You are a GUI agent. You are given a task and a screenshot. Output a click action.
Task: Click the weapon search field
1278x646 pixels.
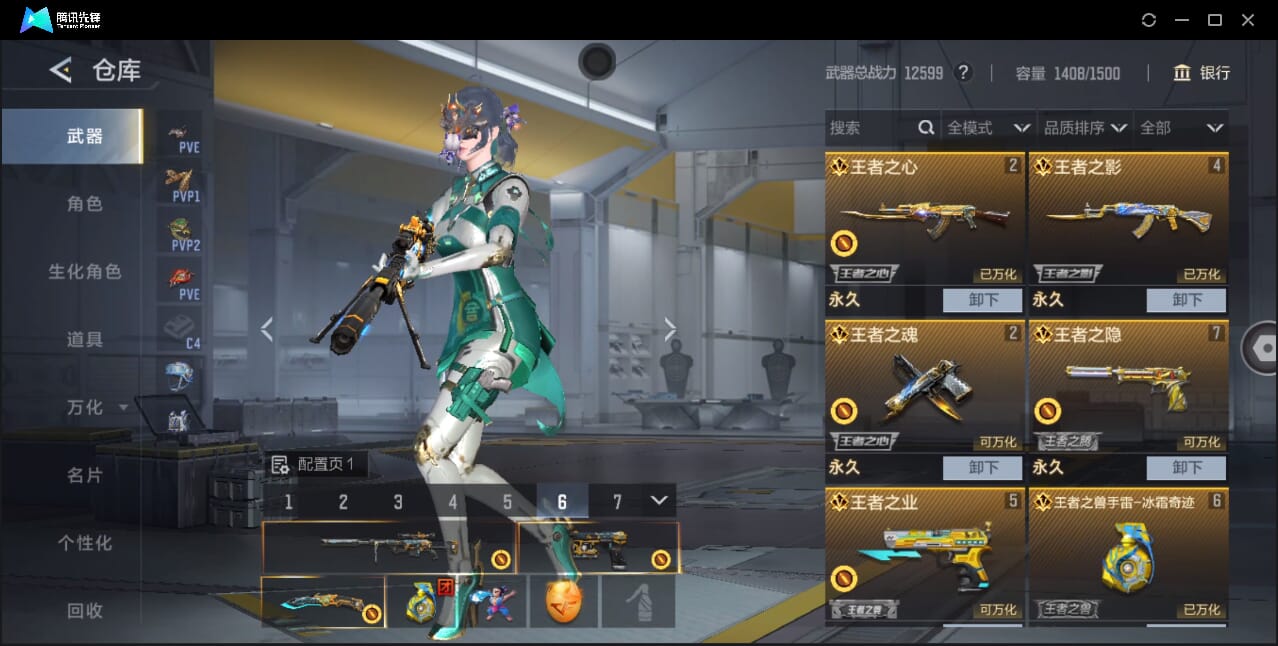coord(870,128)
